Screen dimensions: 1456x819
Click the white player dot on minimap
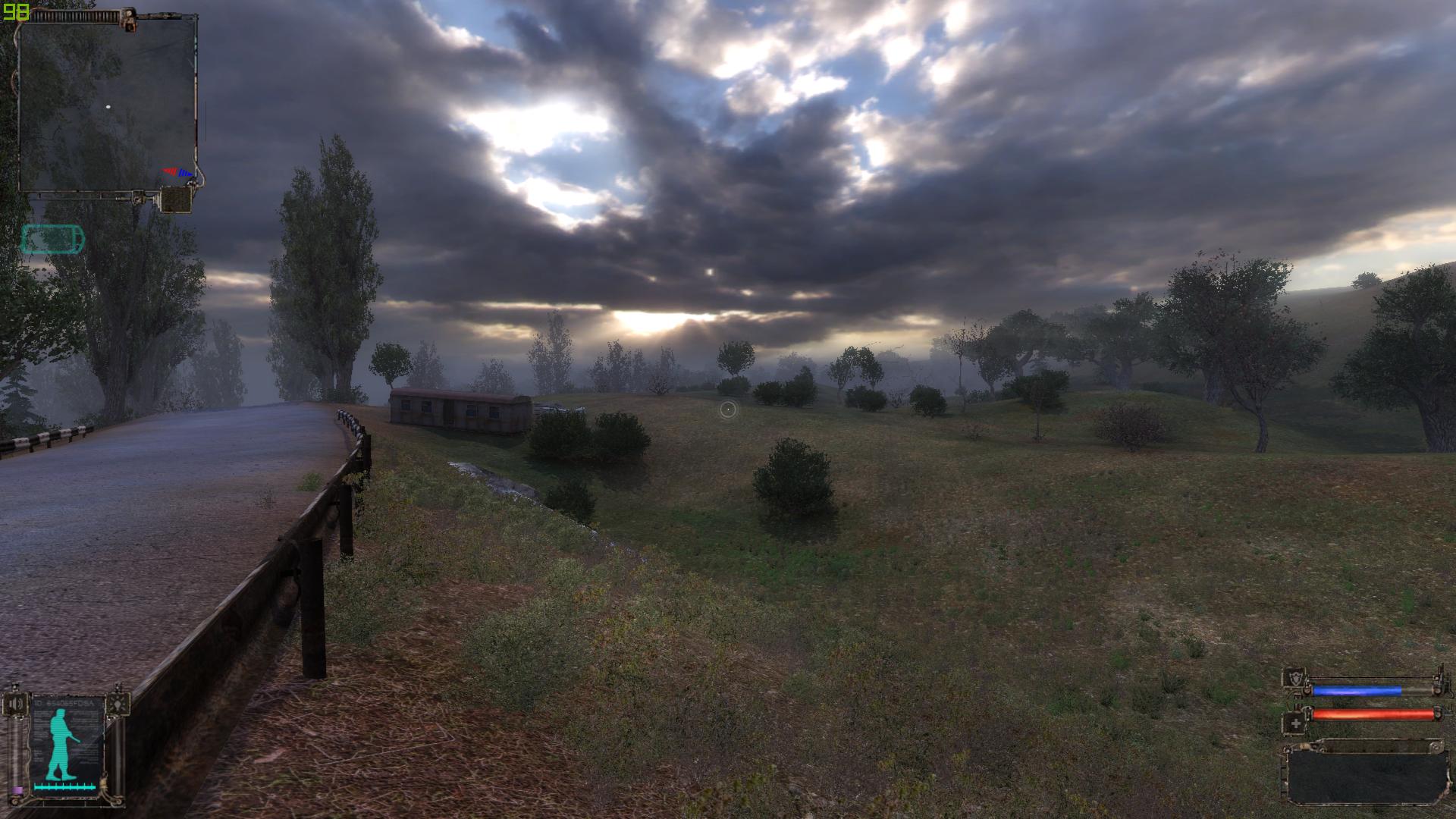click(x=108, y=107)
